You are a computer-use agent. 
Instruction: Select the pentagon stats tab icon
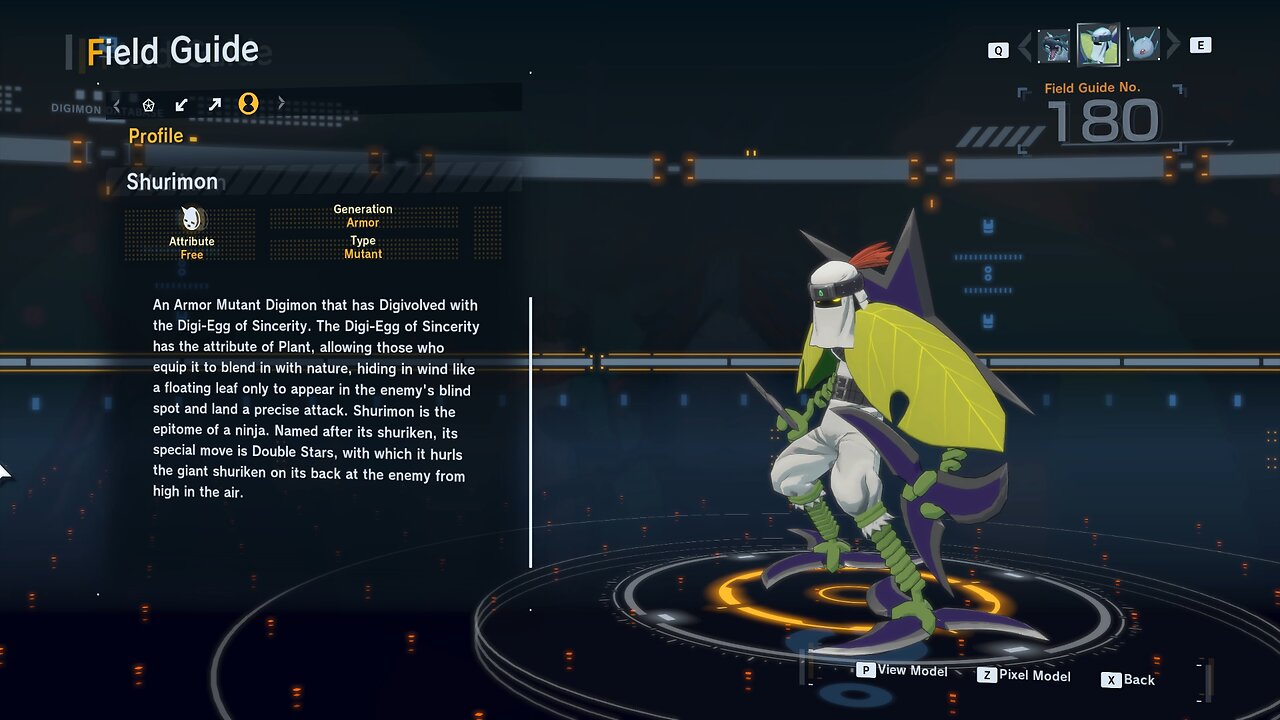[149, 104]
